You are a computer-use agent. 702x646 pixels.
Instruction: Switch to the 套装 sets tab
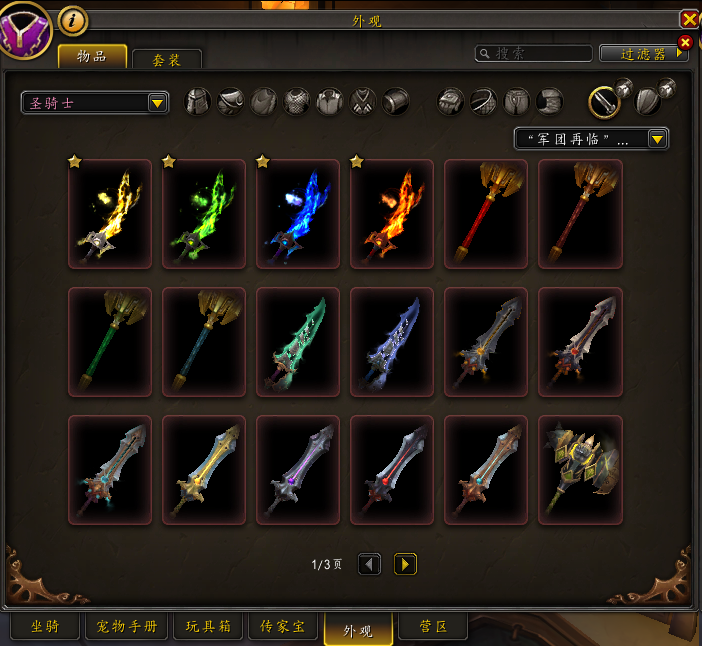167,60
